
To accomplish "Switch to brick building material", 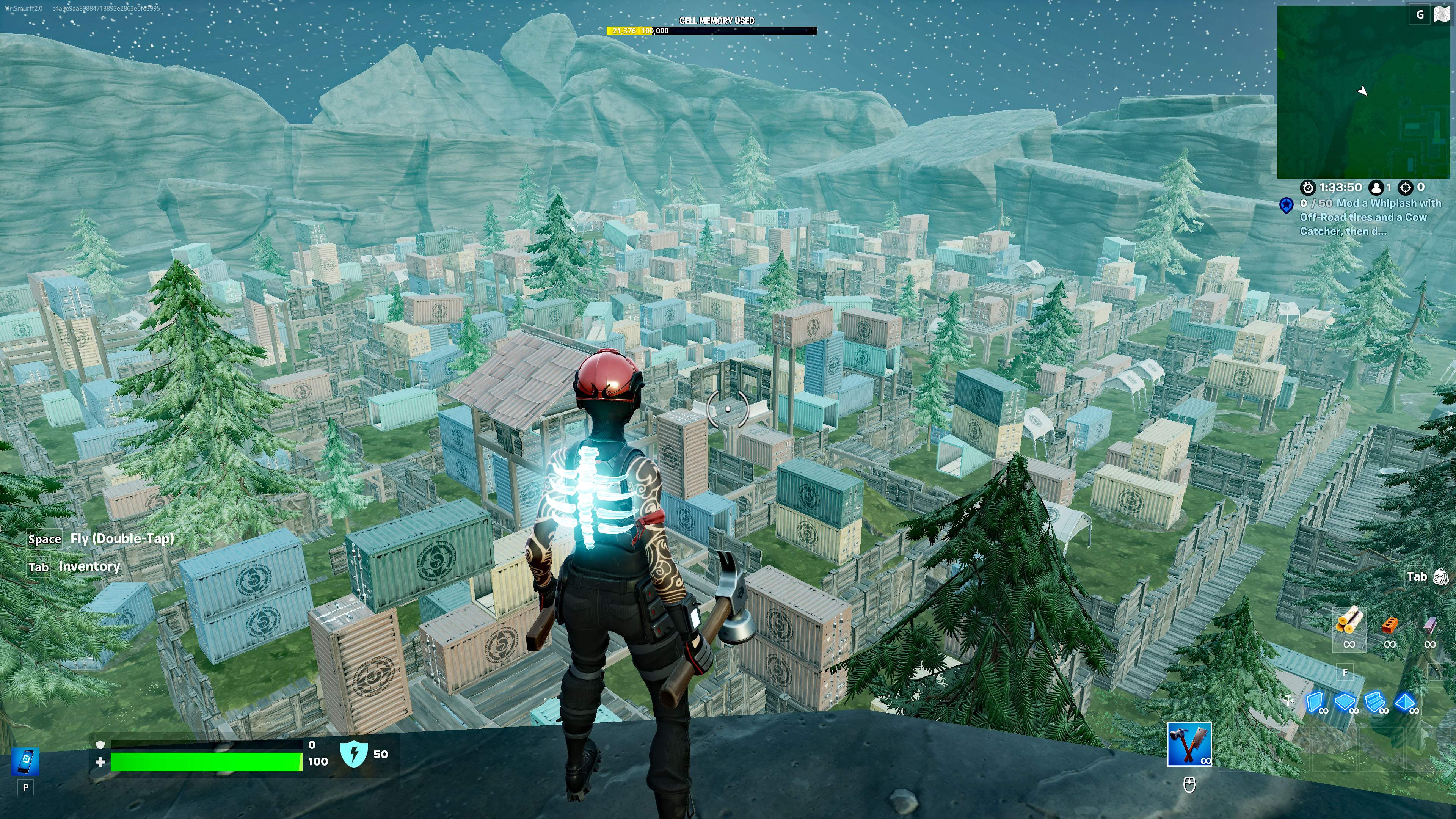I will [x=1389, y=625].
